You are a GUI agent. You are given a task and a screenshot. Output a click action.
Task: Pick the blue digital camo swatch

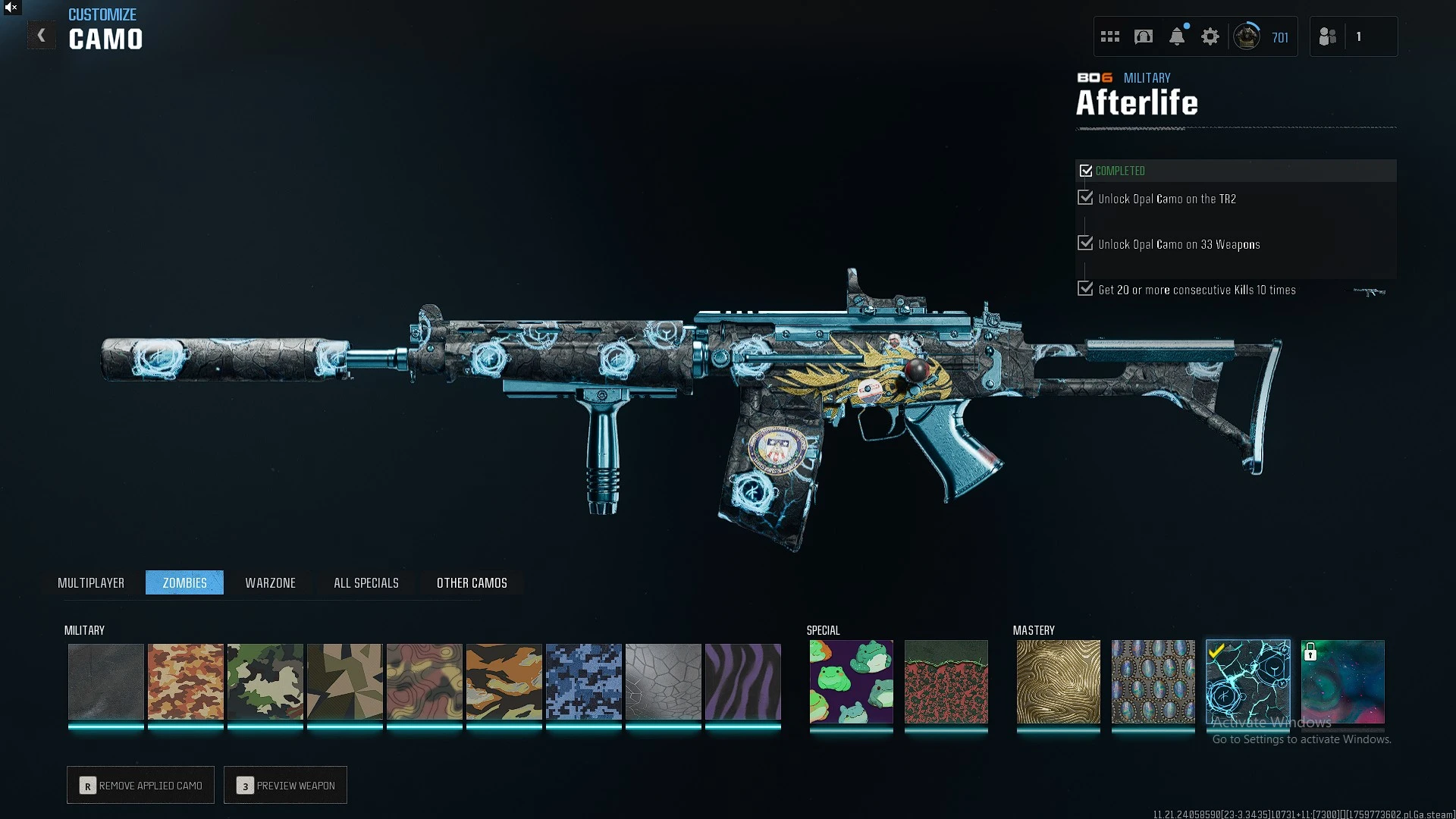coord(584,681)
